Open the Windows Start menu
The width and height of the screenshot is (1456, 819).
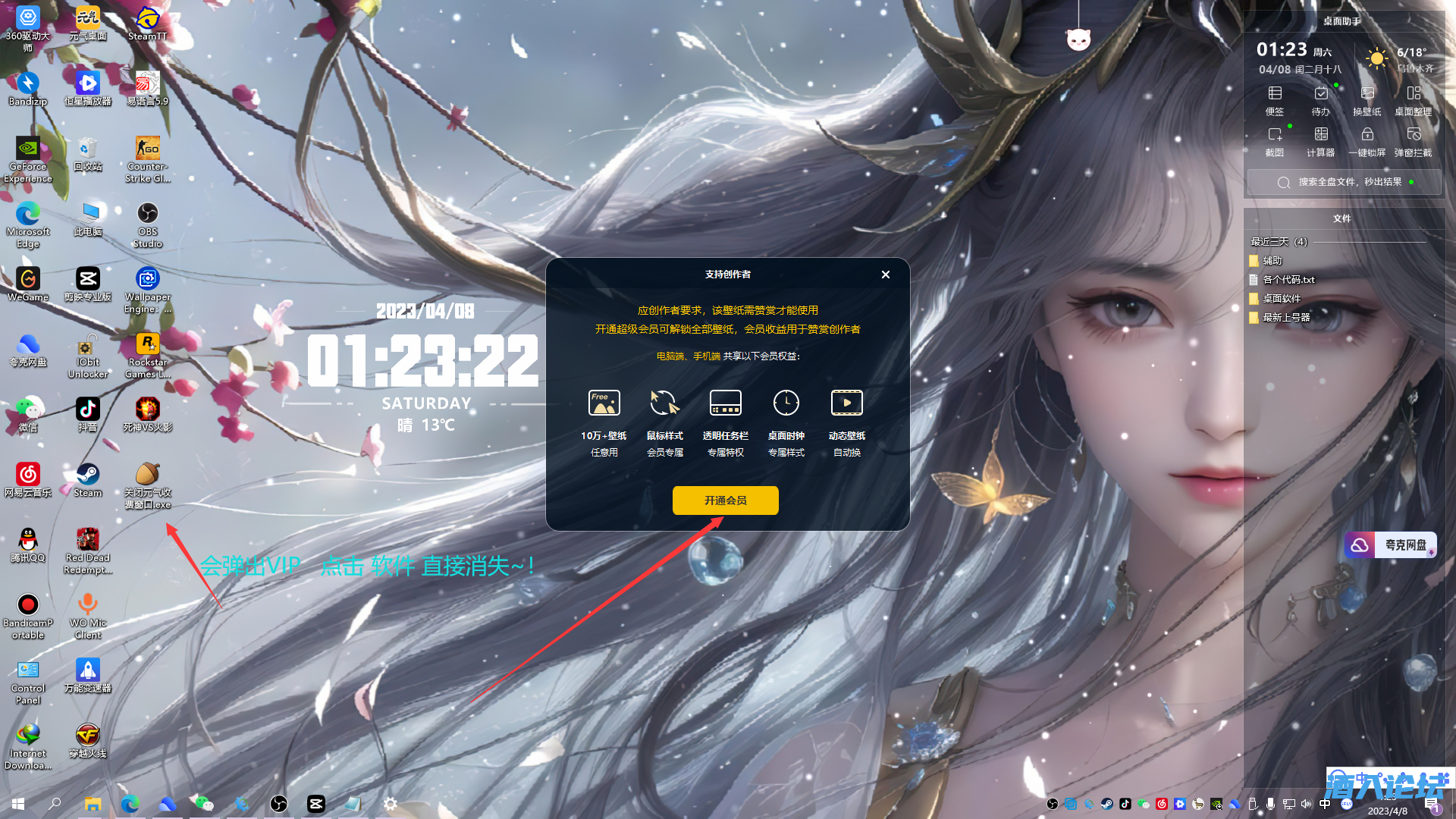click(x=17, y=804)
